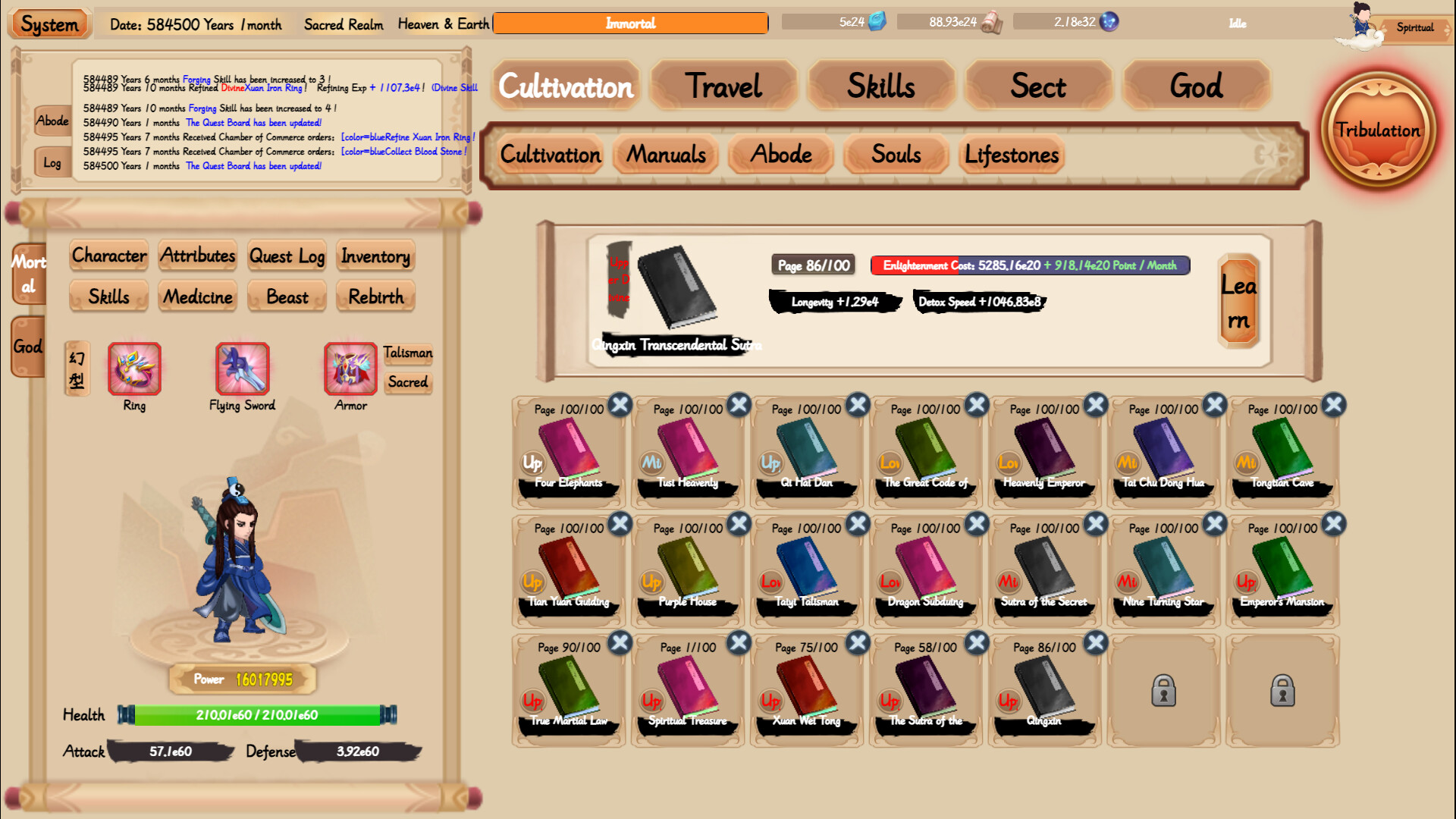
Task: Open the Rebirth panel
Action: pyautogui.click(x=375, y=297)
